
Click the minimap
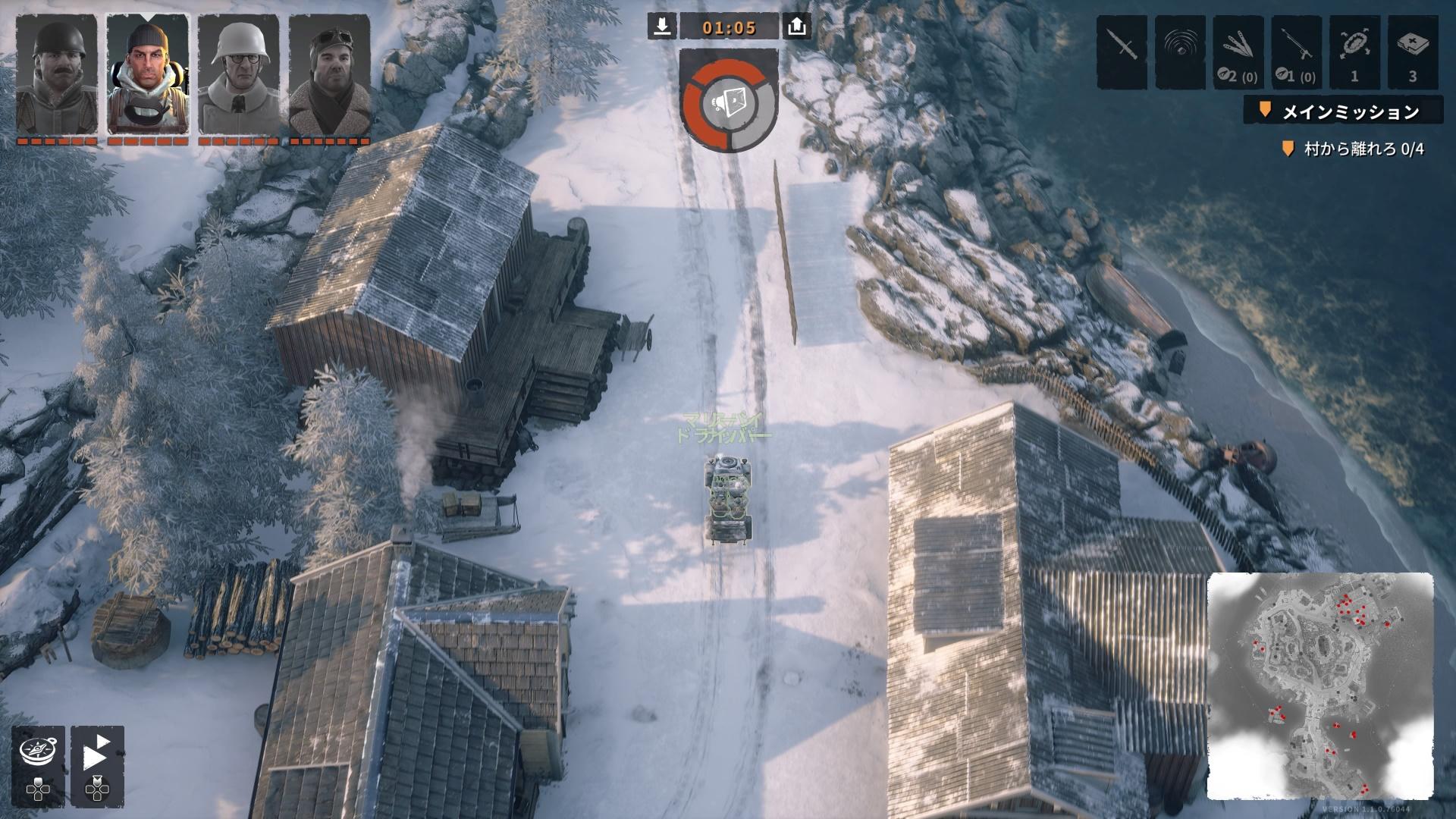click(x=1319, y=686)
